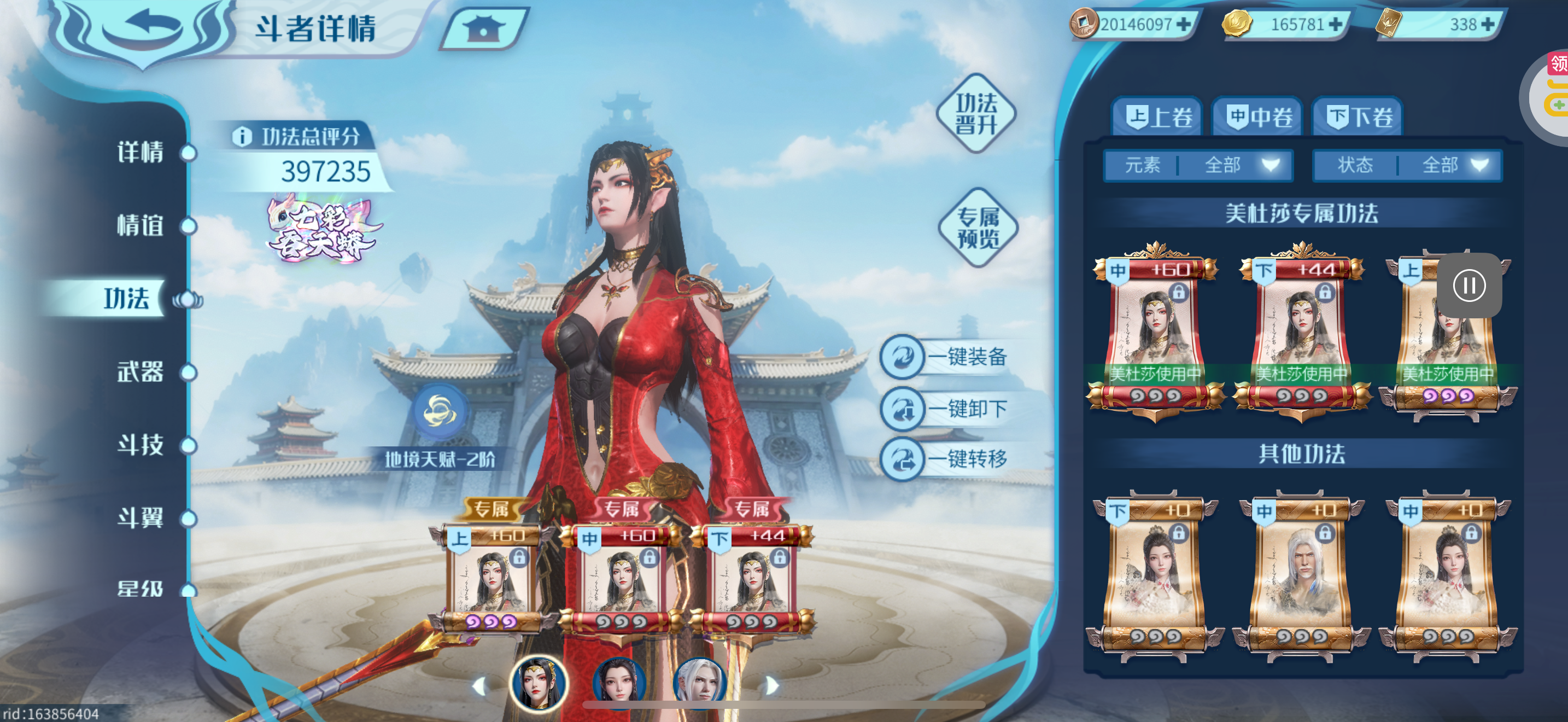
Task: Select the white-haired man scroll
Action: [1301, 573]
